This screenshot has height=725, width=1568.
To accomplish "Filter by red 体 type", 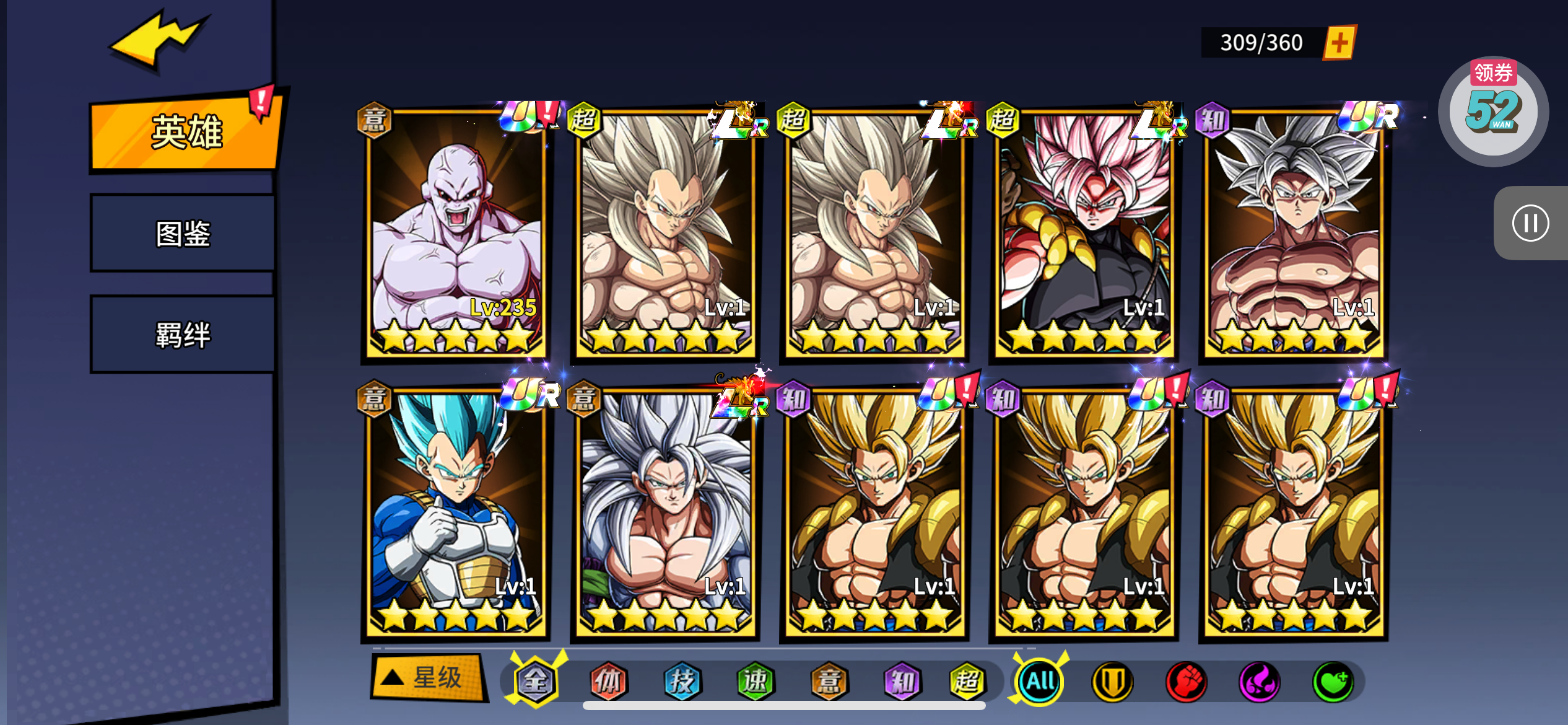I will 609,682.
